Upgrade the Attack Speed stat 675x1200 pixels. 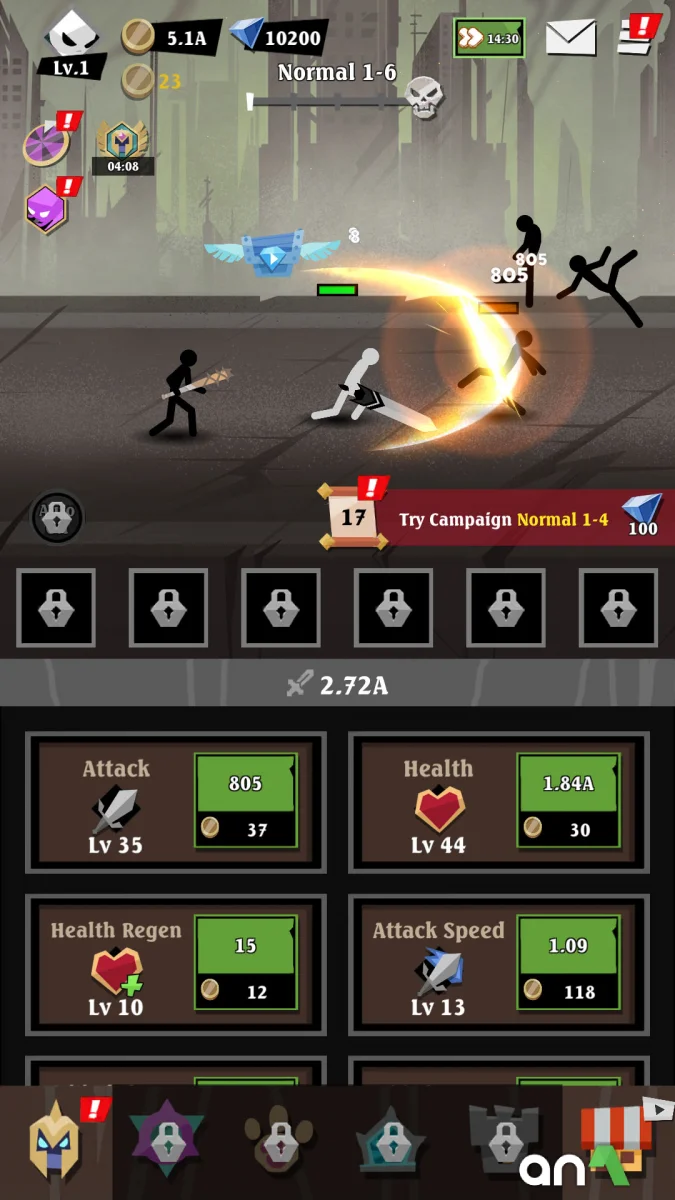tap(568, 963)
